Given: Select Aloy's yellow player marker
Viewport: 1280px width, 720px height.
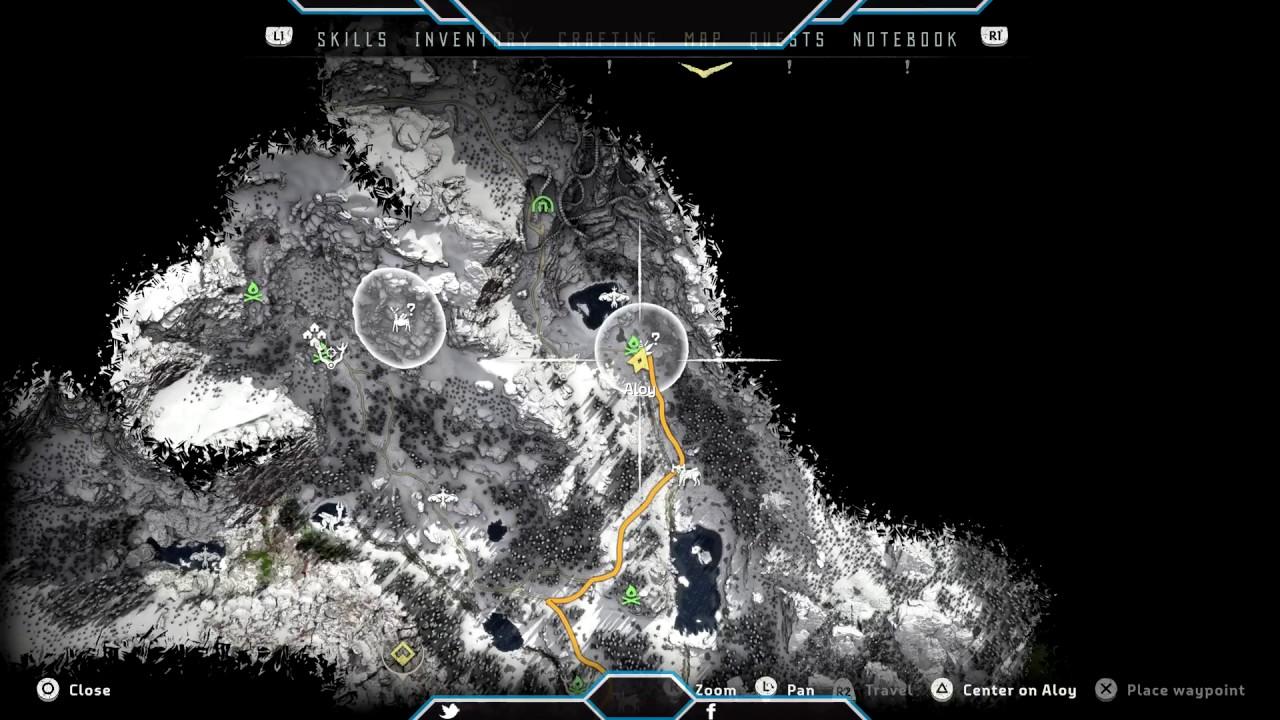Looking at the screenshot, I should 639,361.
